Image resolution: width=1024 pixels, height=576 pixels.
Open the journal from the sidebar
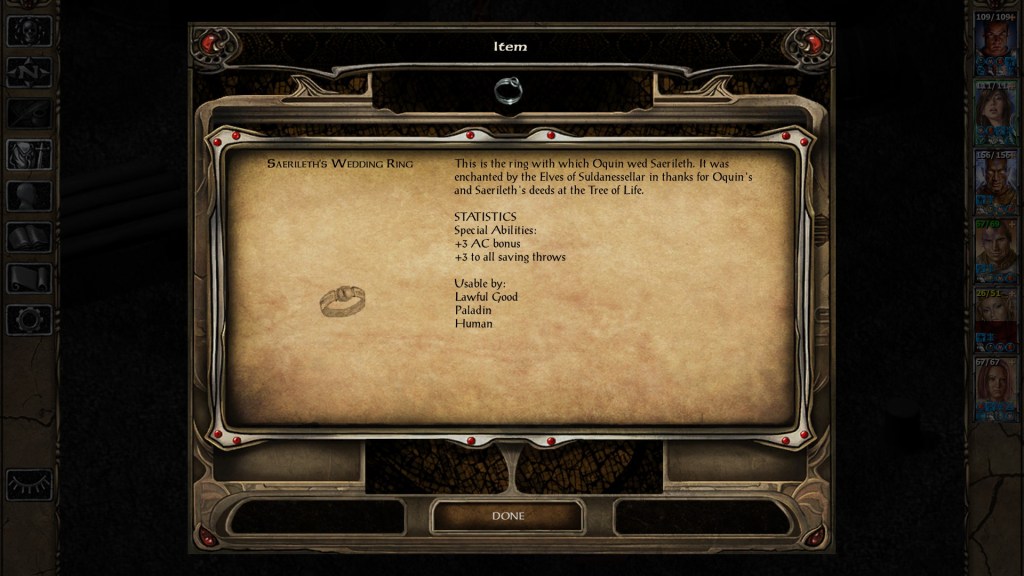(x=29, y=113)
